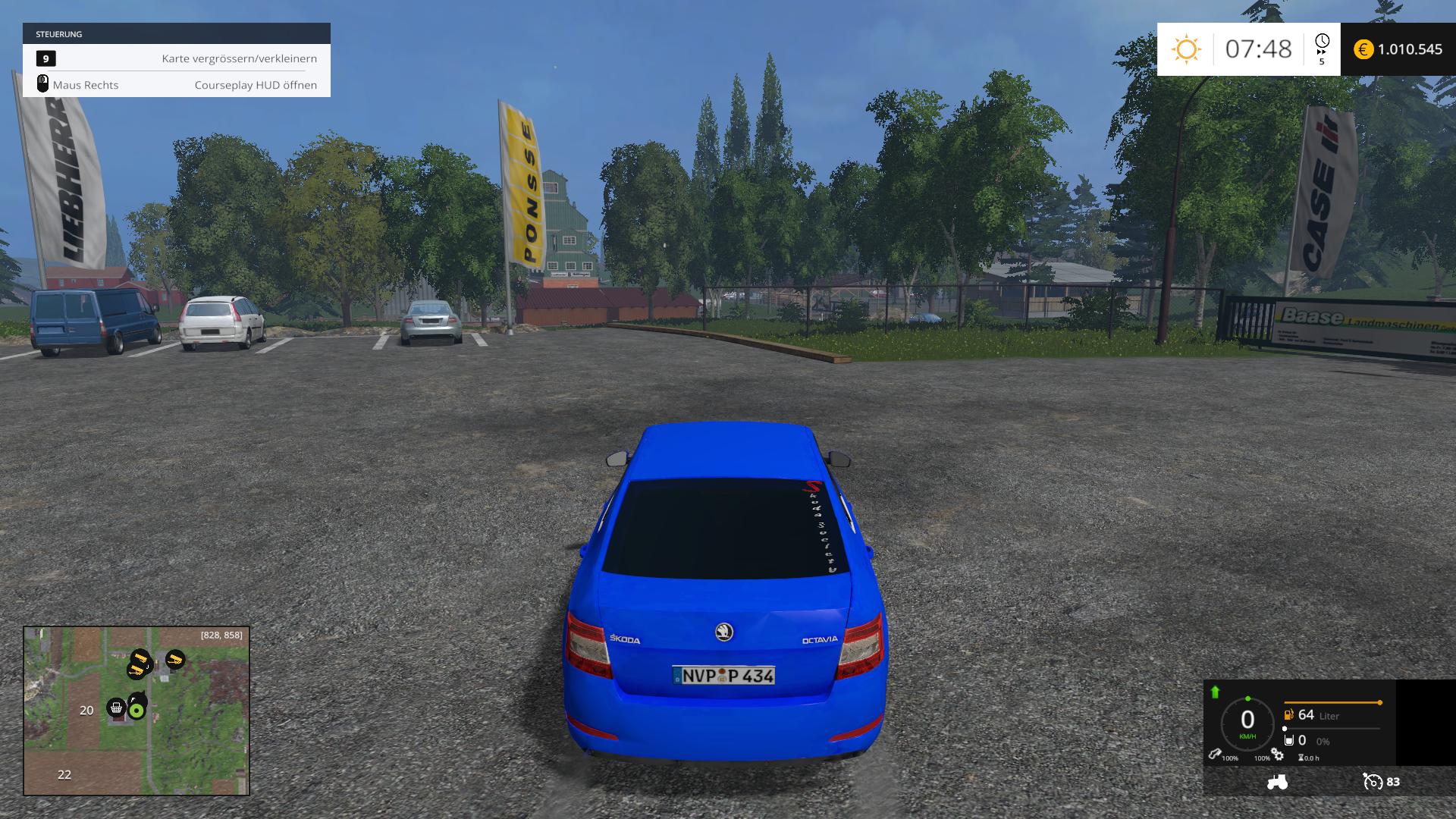This screenshot has width=1456, height=819.
Task: Click the shop basket marker on the minimap
Action: pos(116,708)
